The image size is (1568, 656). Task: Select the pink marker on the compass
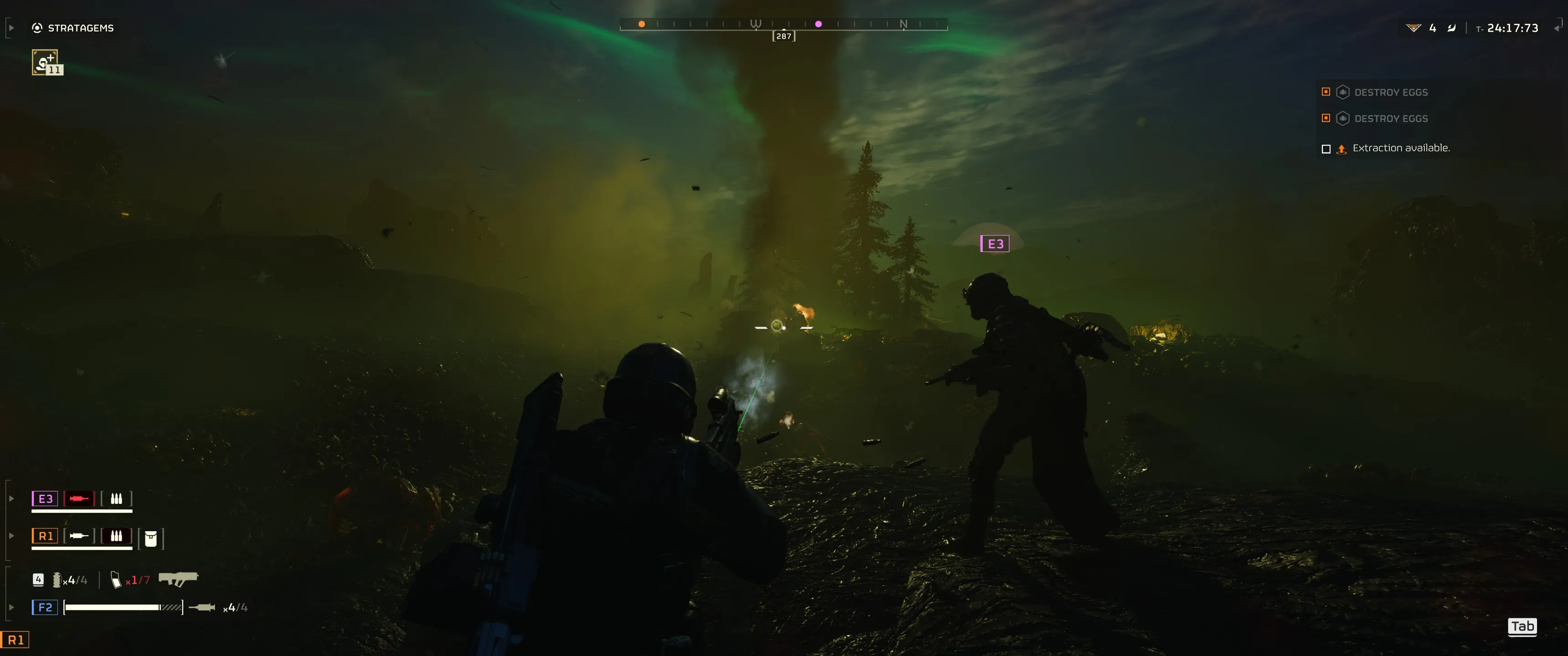pos(818,24)
